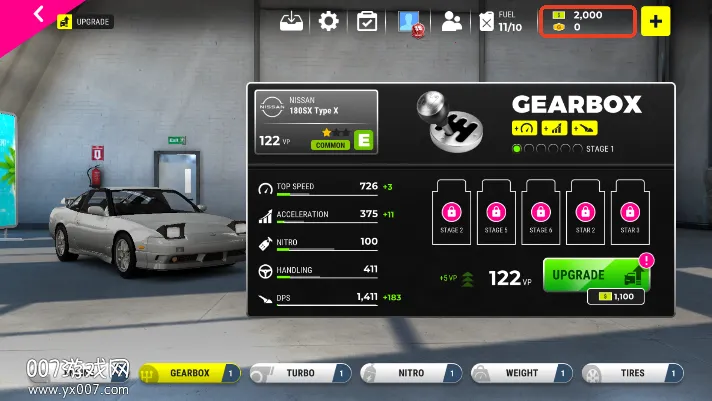Select the locked Stage 5 slot
This screenshot has height=401, width=712.
[x=496, y=212]
